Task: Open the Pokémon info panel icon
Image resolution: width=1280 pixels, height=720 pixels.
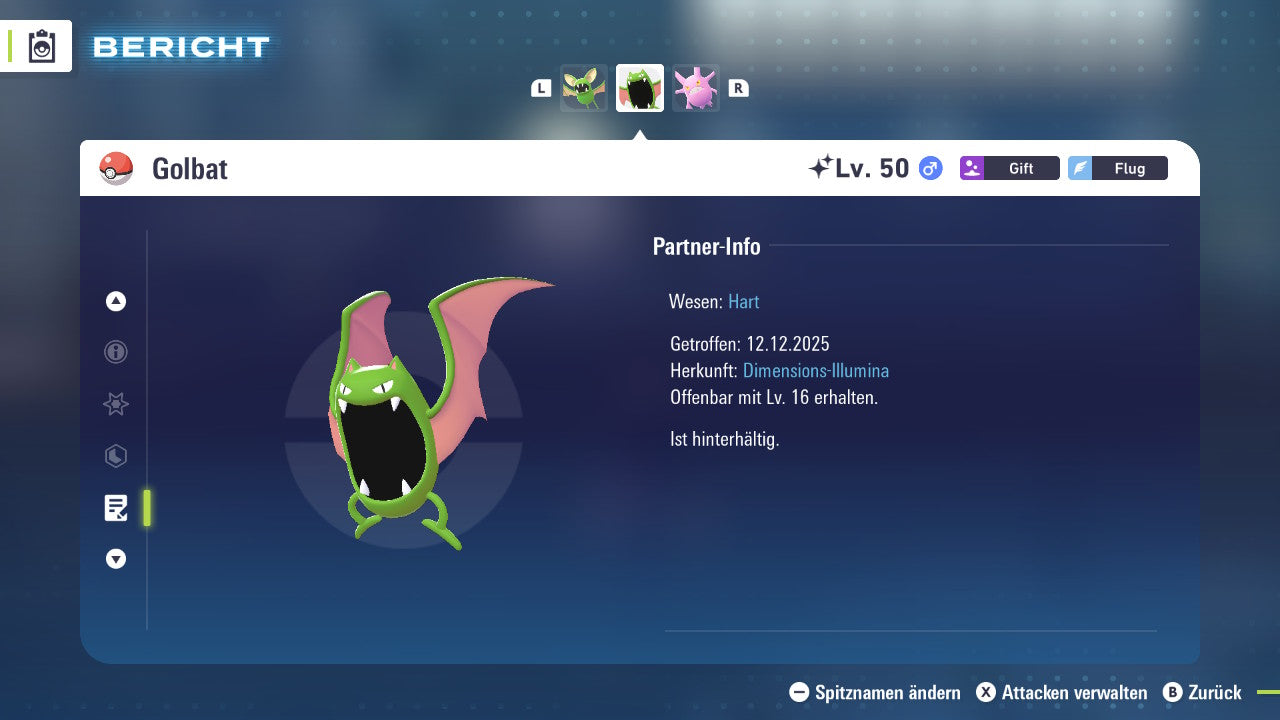Action: coord(115,352)
